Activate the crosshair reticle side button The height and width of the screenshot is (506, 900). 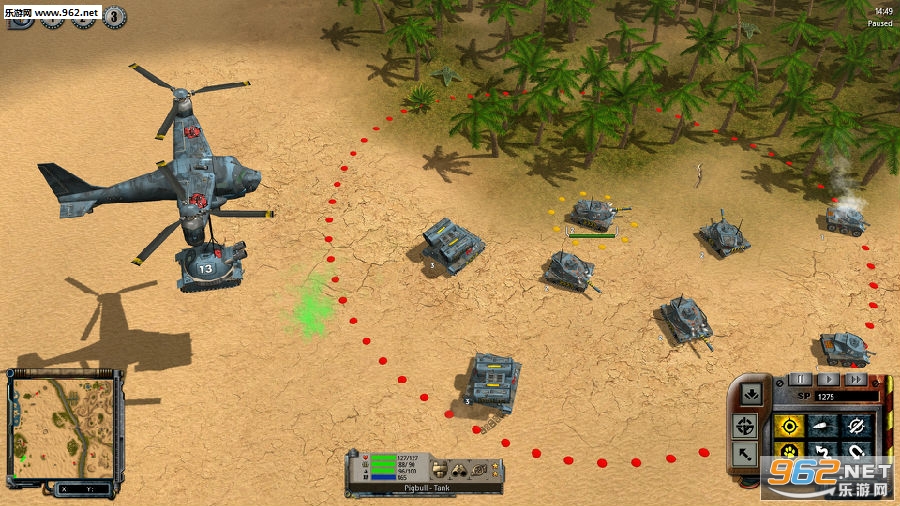[x=746, y=426]
